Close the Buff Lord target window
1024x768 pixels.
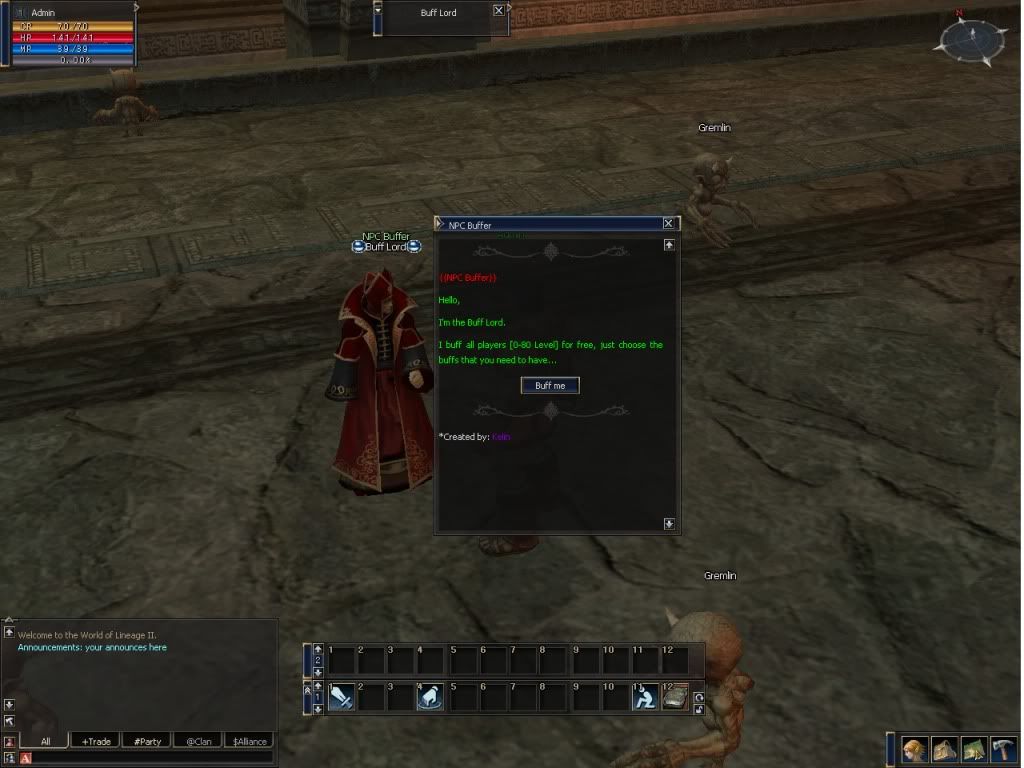point(499,10)
